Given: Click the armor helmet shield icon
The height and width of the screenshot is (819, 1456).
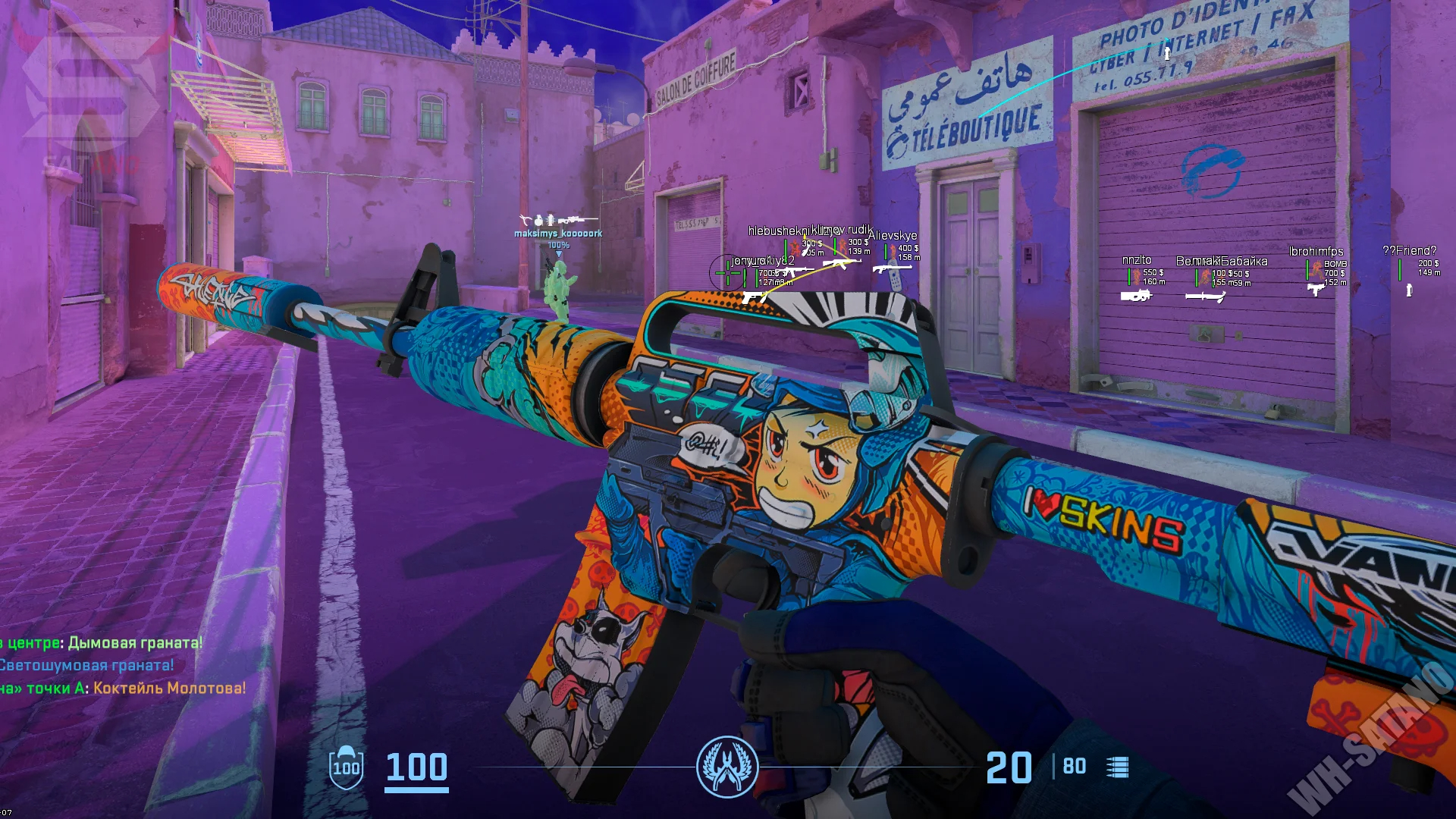Looking at the screenshot, I should [x=346, y=767].
